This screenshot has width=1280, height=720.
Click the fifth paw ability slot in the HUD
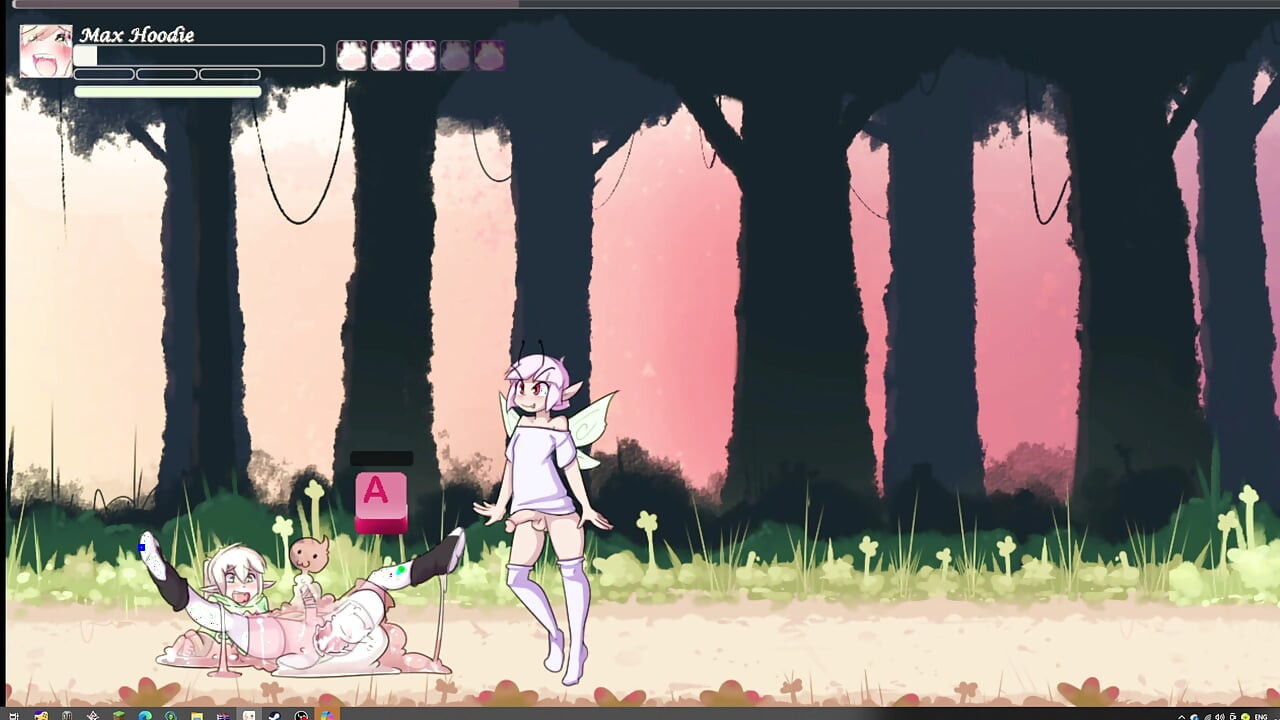489,55
